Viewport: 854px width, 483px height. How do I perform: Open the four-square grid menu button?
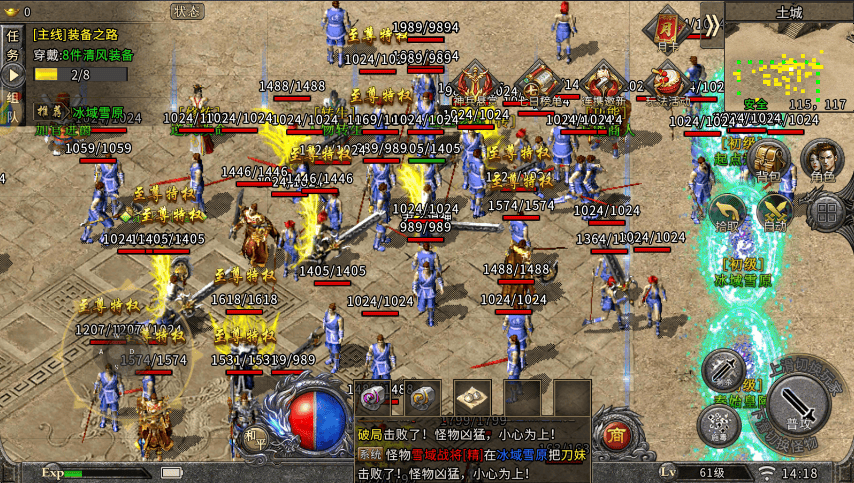pos(825,213)
